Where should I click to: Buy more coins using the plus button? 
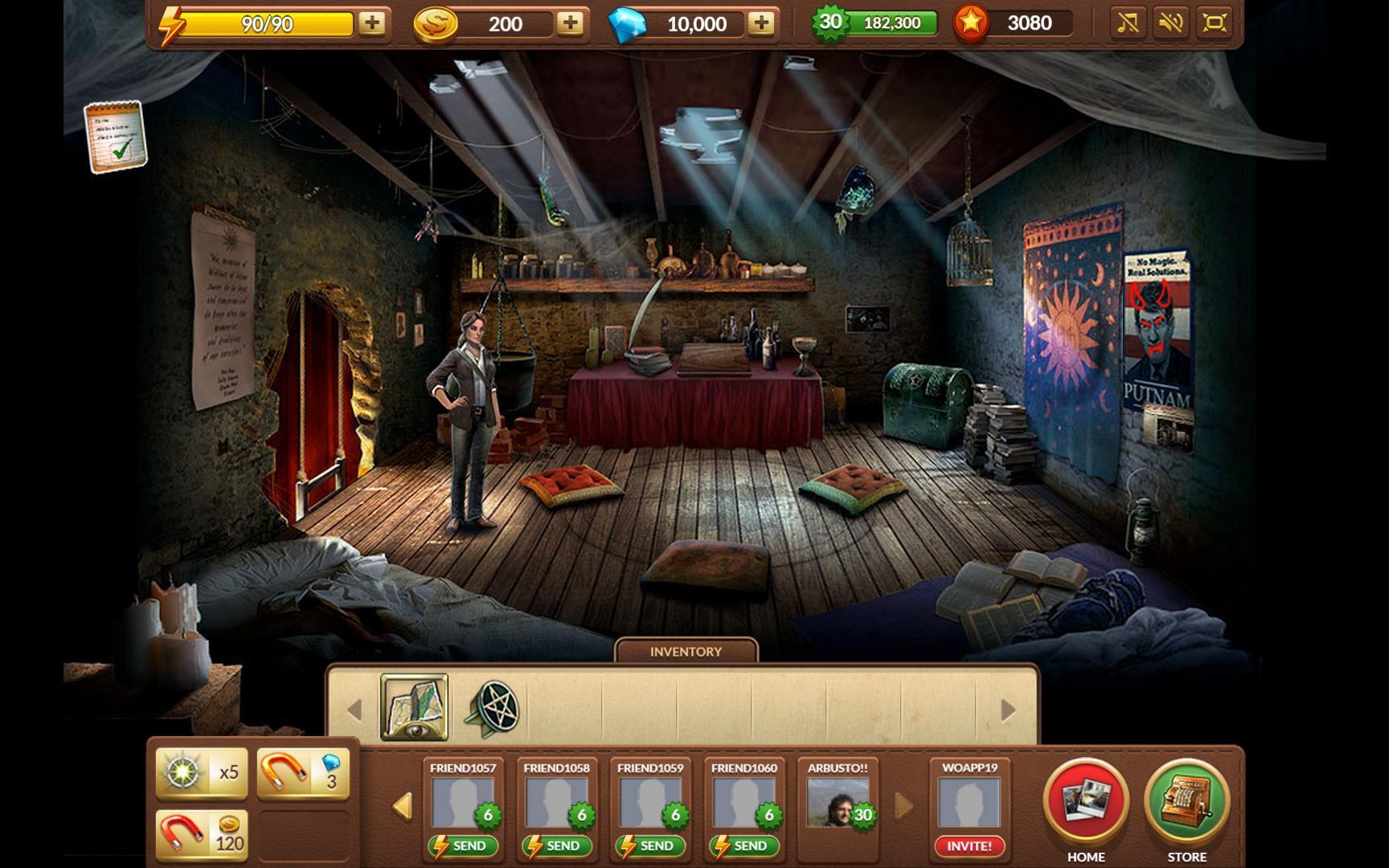coord(570,23)
